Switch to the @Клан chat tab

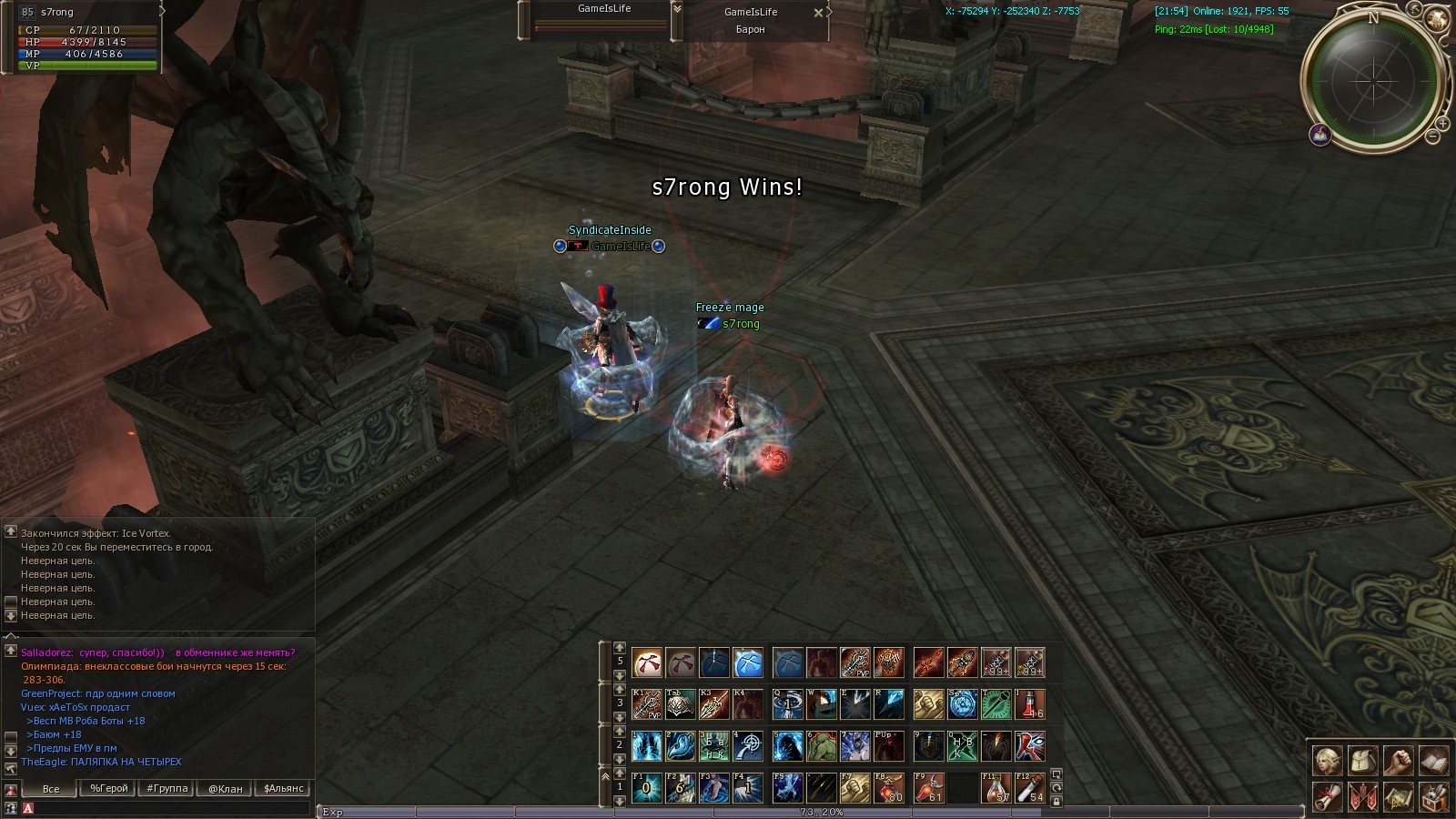coord(225,788)
